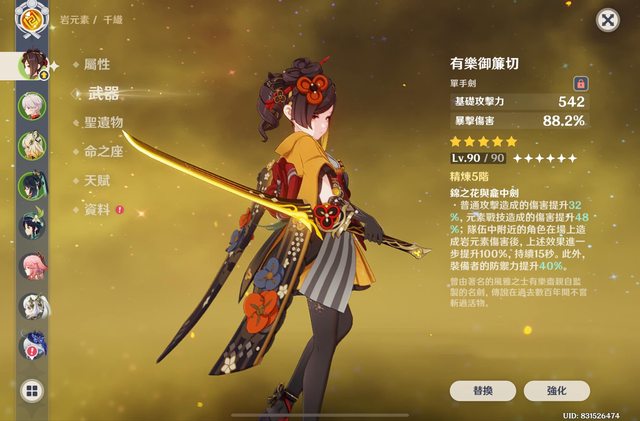Click the 強化 enhance weapon button
This screenshot has height=421, width=640.
click(557, 391)
